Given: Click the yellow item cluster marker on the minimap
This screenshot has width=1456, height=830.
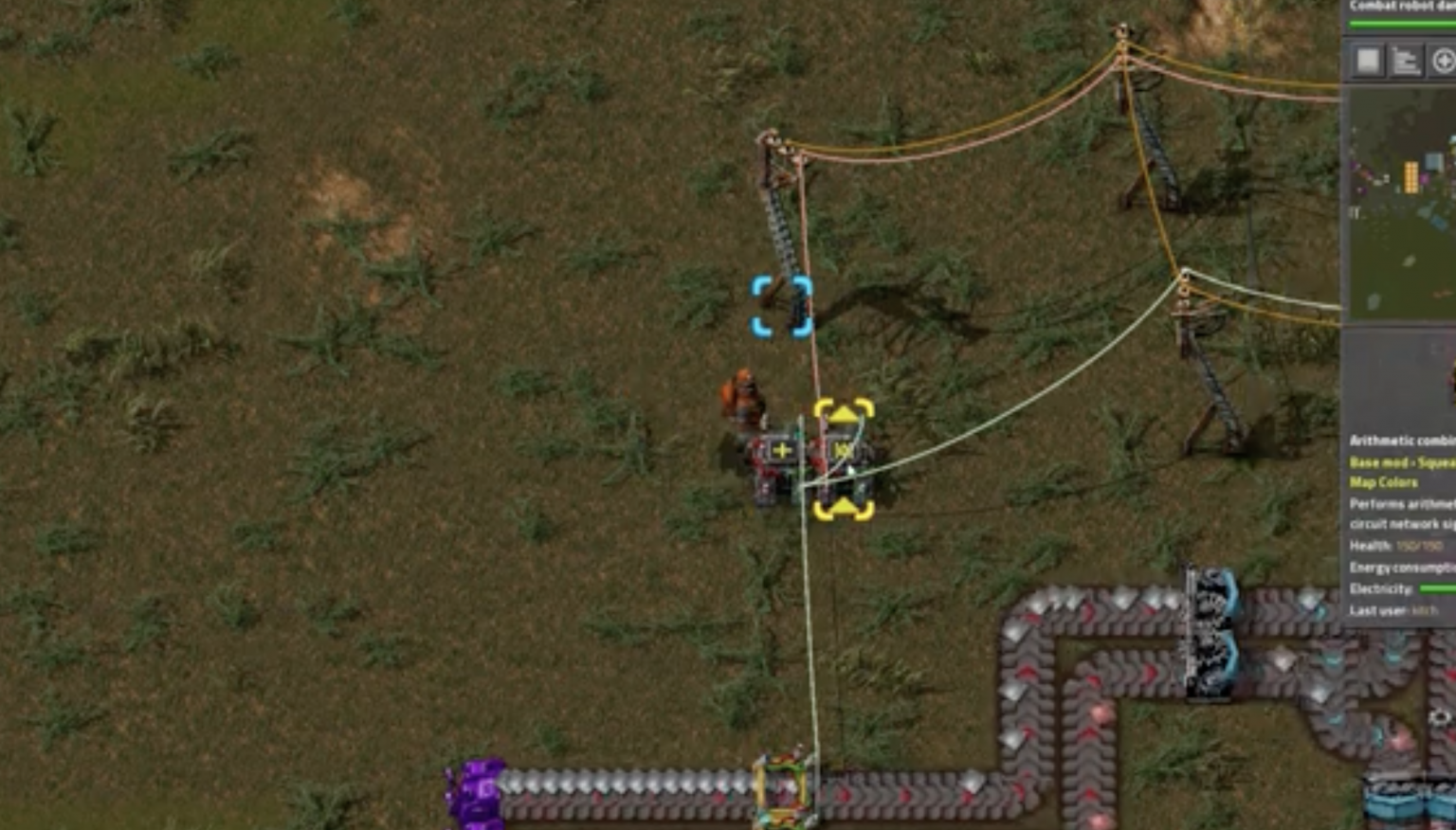Looking at the screenshot, I should point(1411,175).
